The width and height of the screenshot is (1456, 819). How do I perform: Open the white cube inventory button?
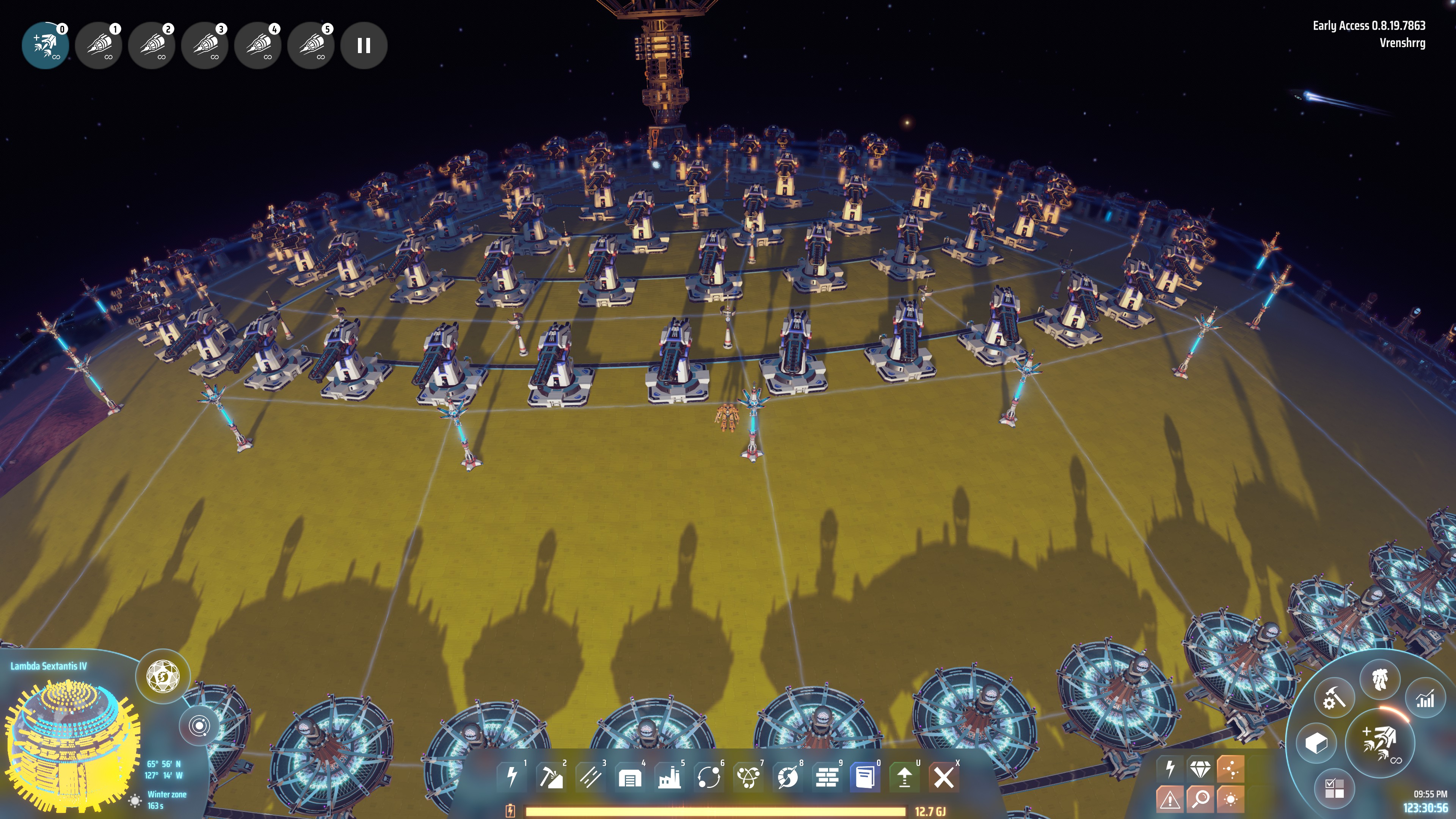pyautogui.click(x=1316, y=743)
